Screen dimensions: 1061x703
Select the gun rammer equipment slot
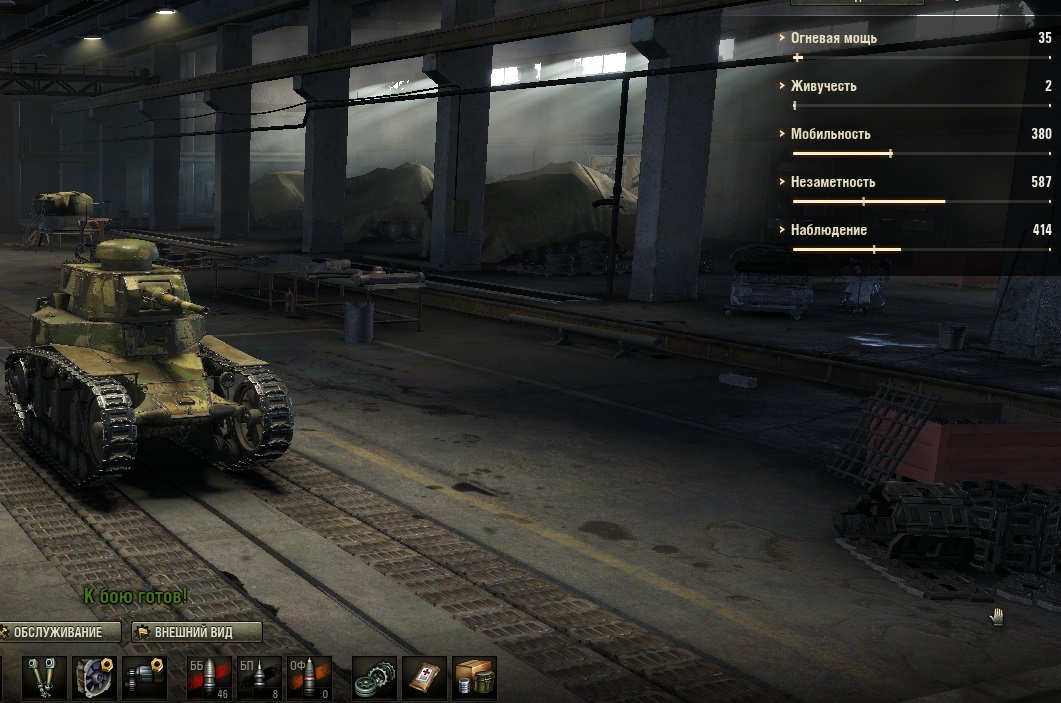click(144, 678)
